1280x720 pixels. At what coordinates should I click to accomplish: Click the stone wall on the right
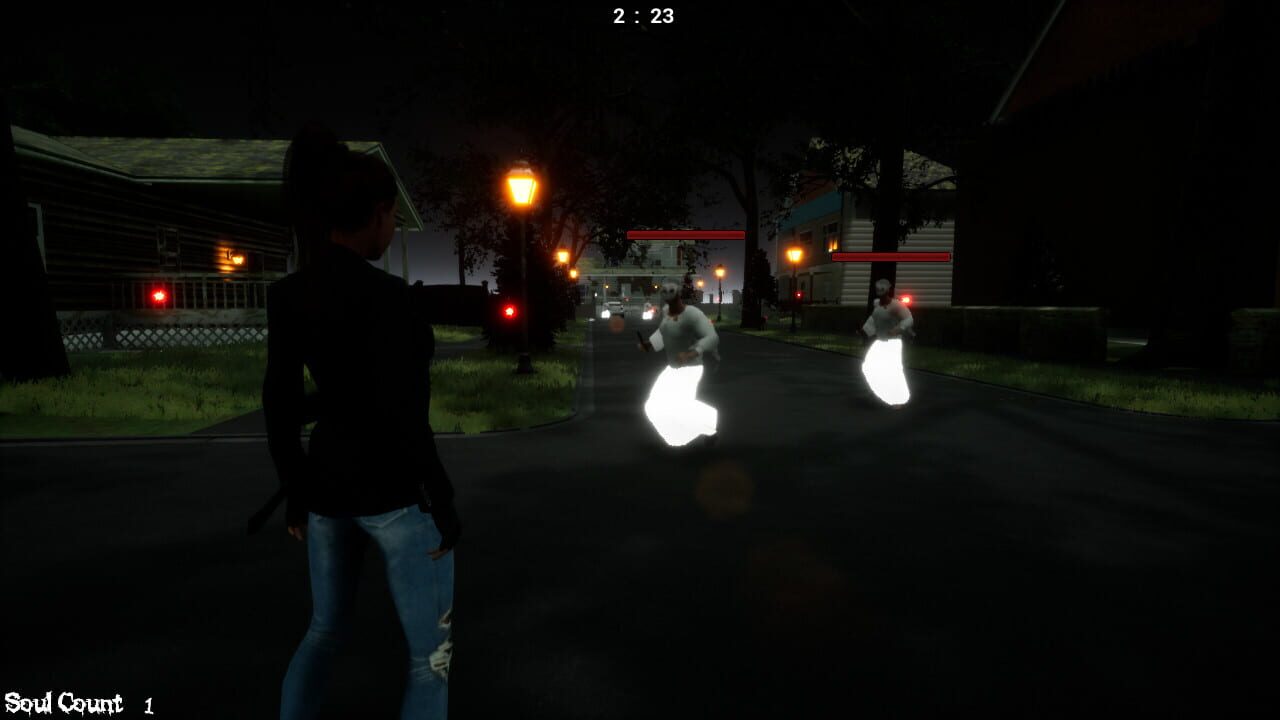click(x=1030, y=330)
